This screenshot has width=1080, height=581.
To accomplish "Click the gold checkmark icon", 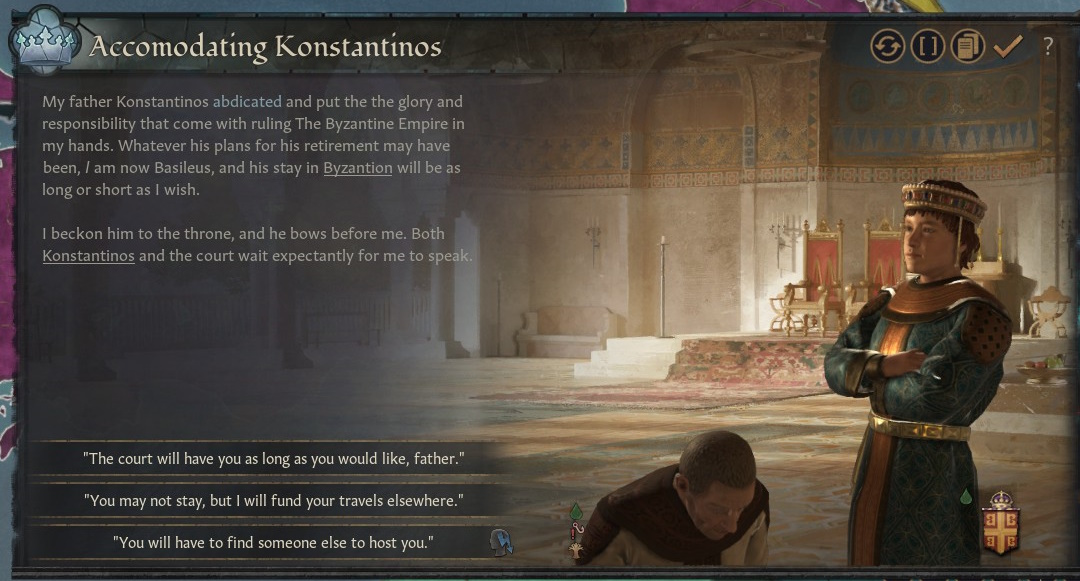I will (x=1007, y=46).
